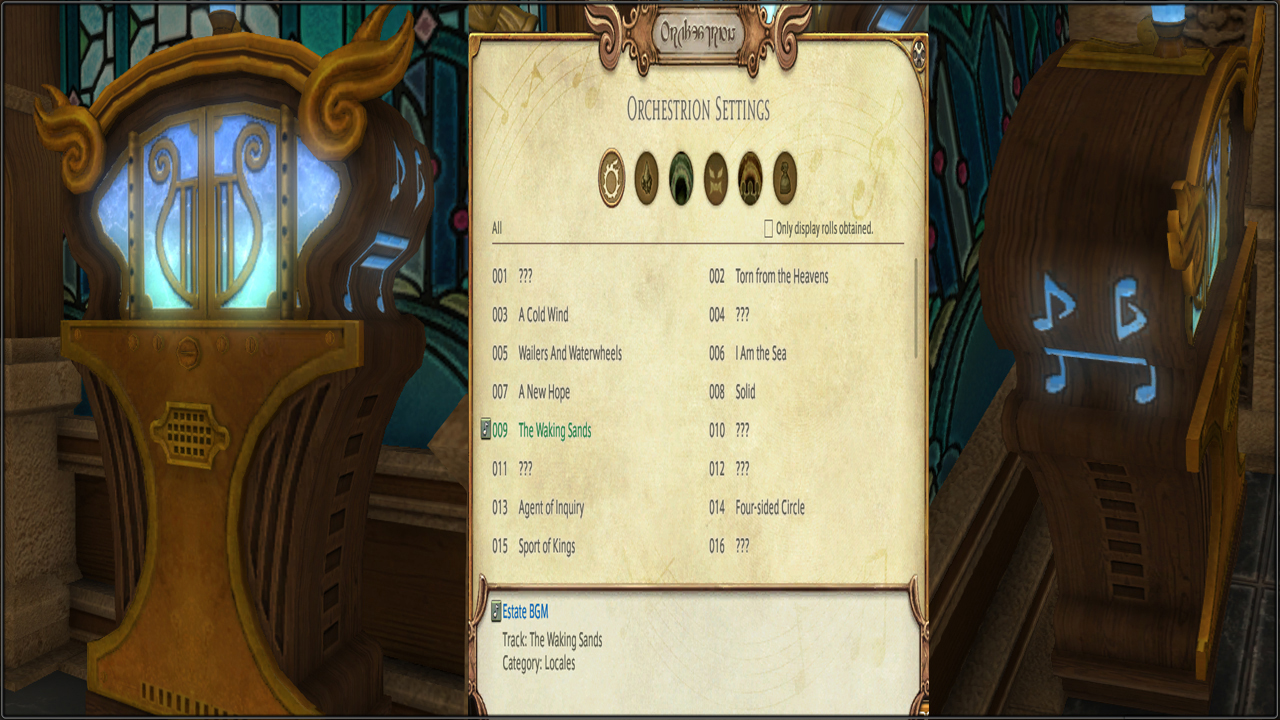The height and width of the screenshot is (720, 1280).
Task: Choose track 002 Torn from the Heavens
Action: pyautogui.click(x=781, y=277)
